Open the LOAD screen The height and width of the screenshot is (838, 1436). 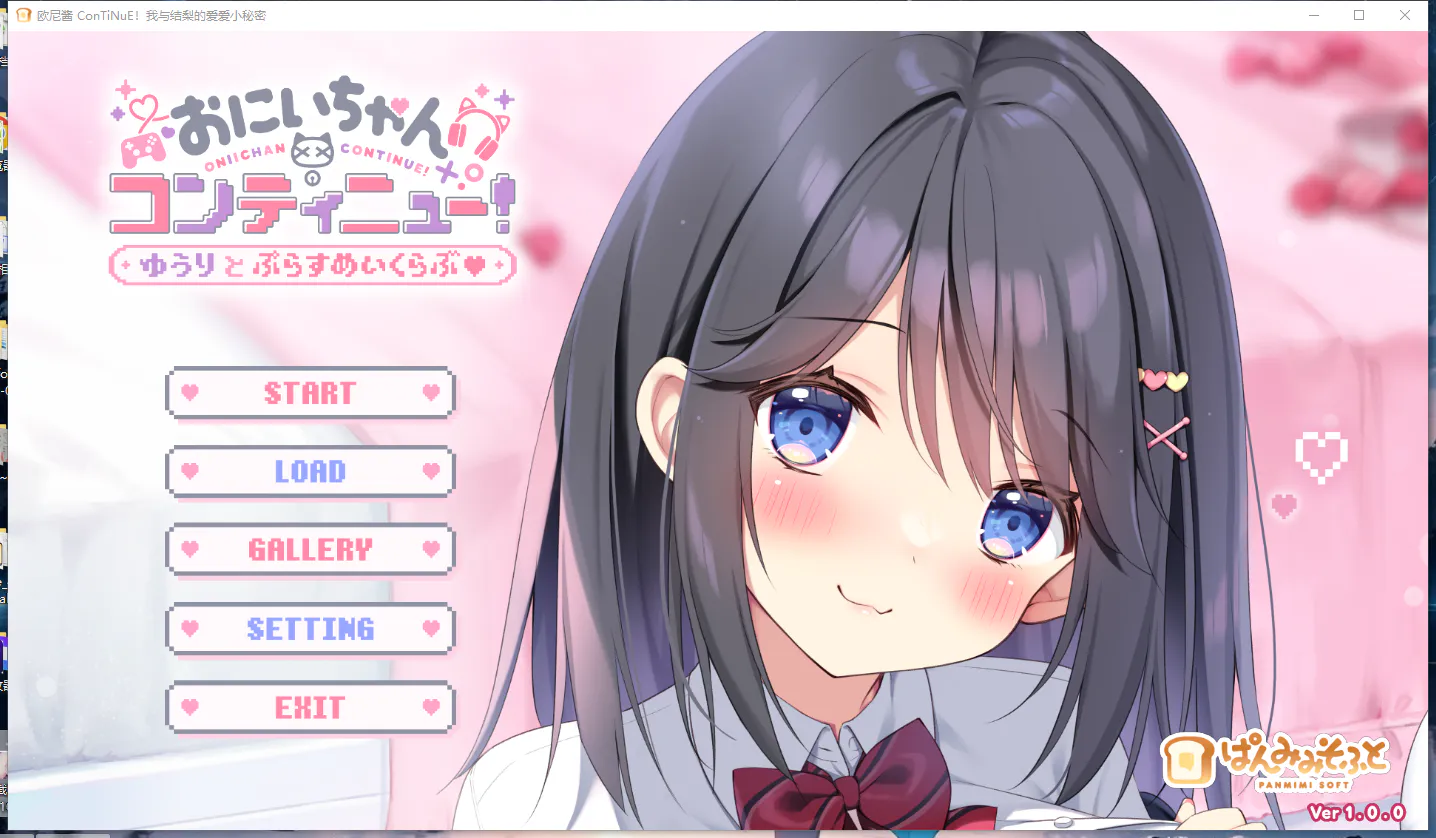tap(310, 470)
